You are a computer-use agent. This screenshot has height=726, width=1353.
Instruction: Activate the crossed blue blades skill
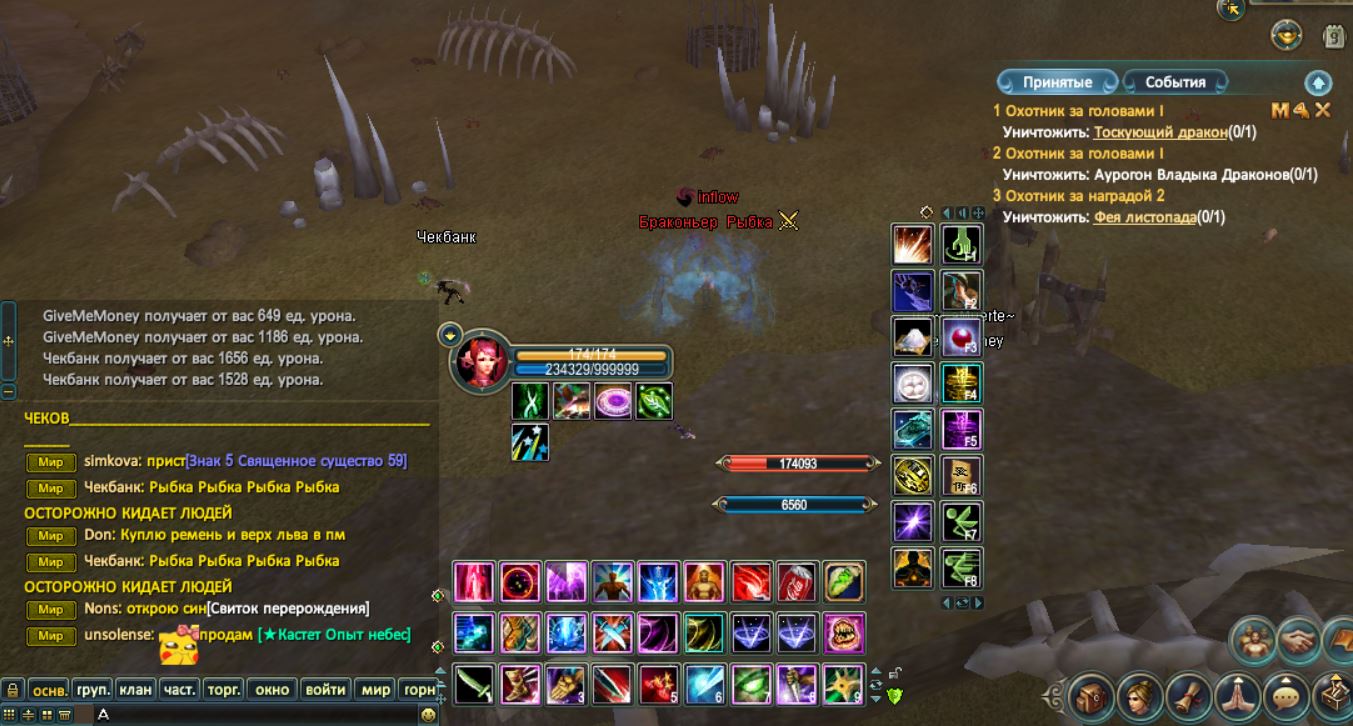pos(612,633)
